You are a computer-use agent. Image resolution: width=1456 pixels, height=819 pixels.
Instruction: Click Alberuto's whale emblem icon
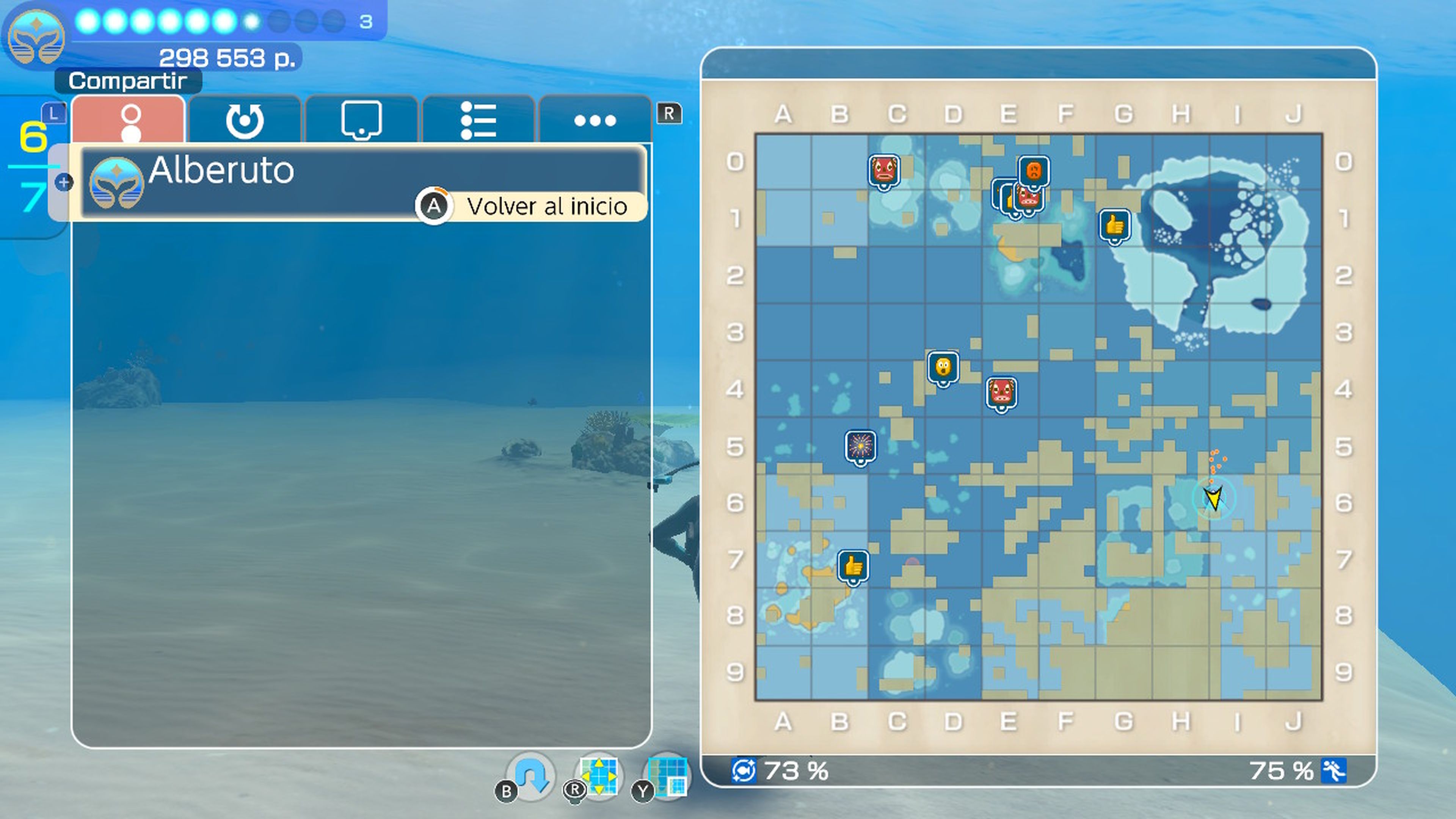tap(117, 182)
